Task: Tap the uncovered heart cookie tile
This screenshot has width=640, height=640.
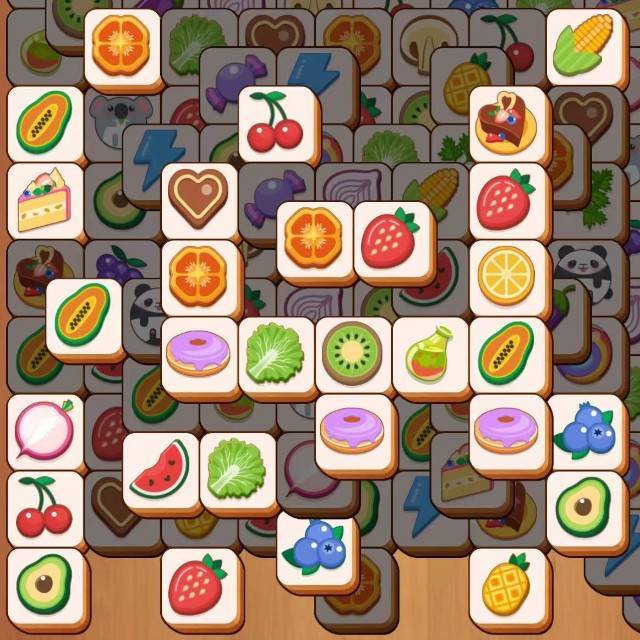Action: (x=199, y=198)
